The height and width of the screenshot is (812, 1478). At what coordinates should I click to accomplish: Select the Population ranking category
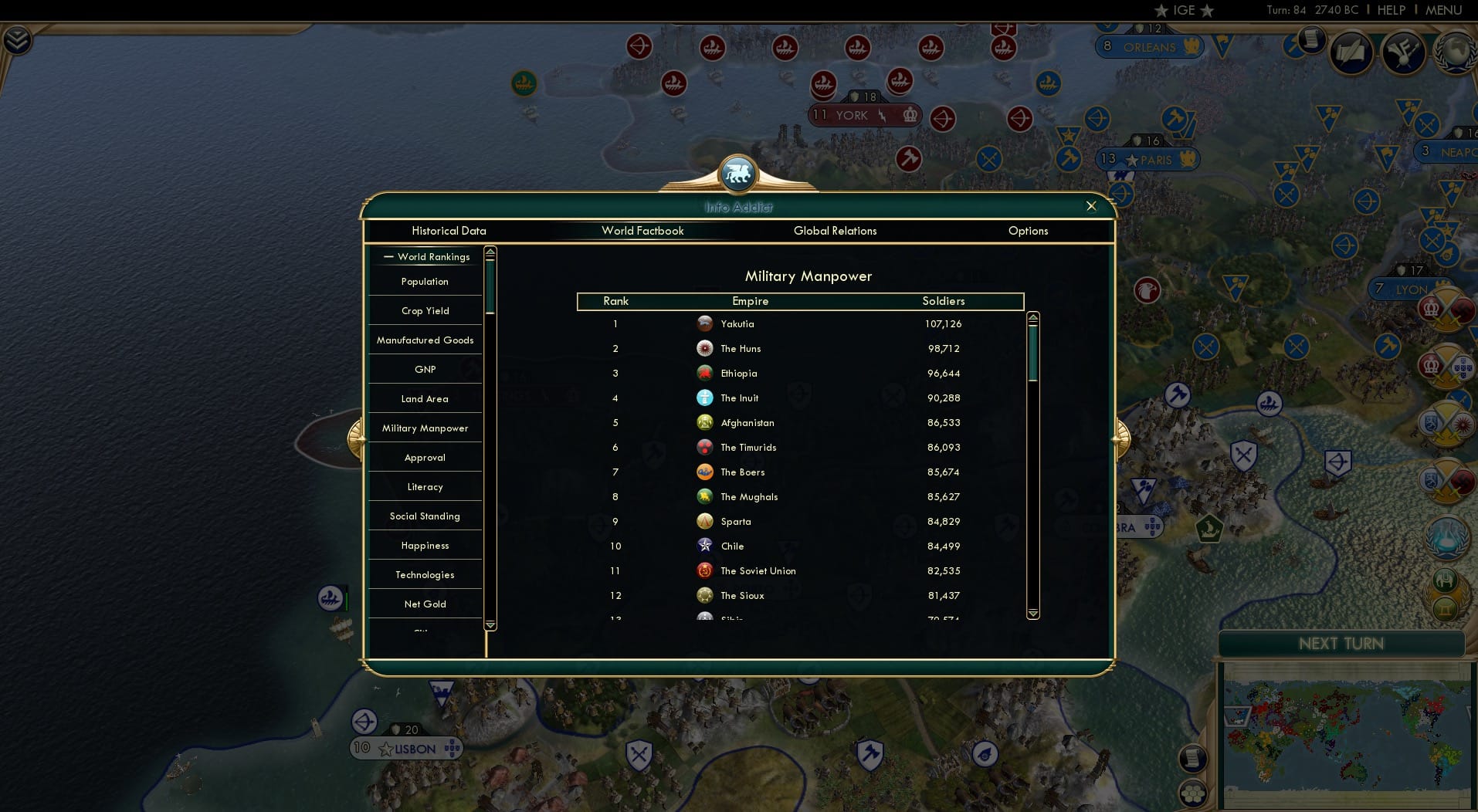[x=424, y=282]
